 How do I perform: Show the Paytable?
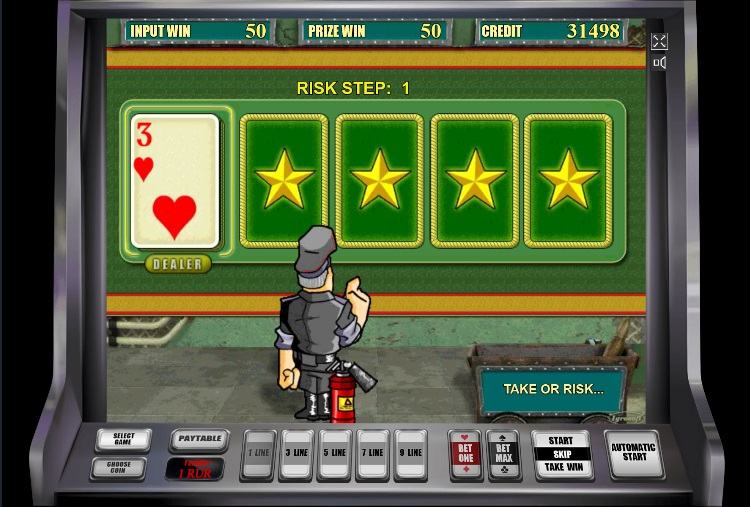click(198, 439)
